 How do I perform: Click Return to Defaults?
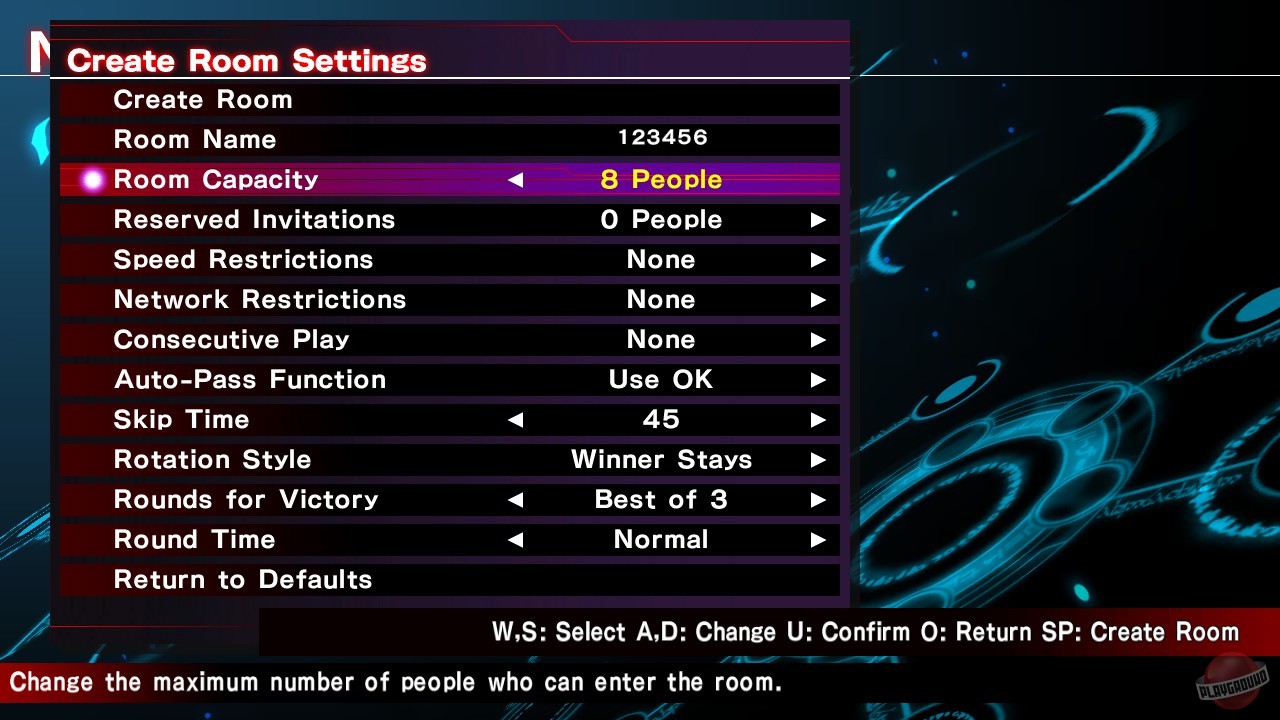(243, 579)
